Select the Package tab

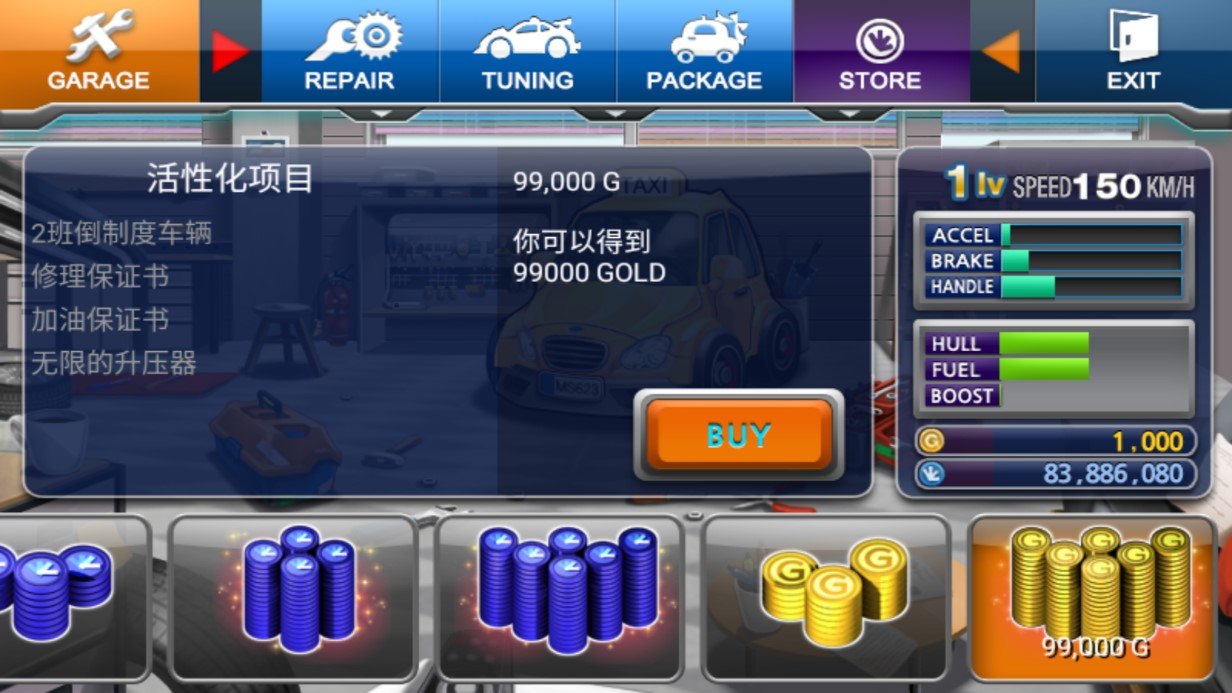704,51
